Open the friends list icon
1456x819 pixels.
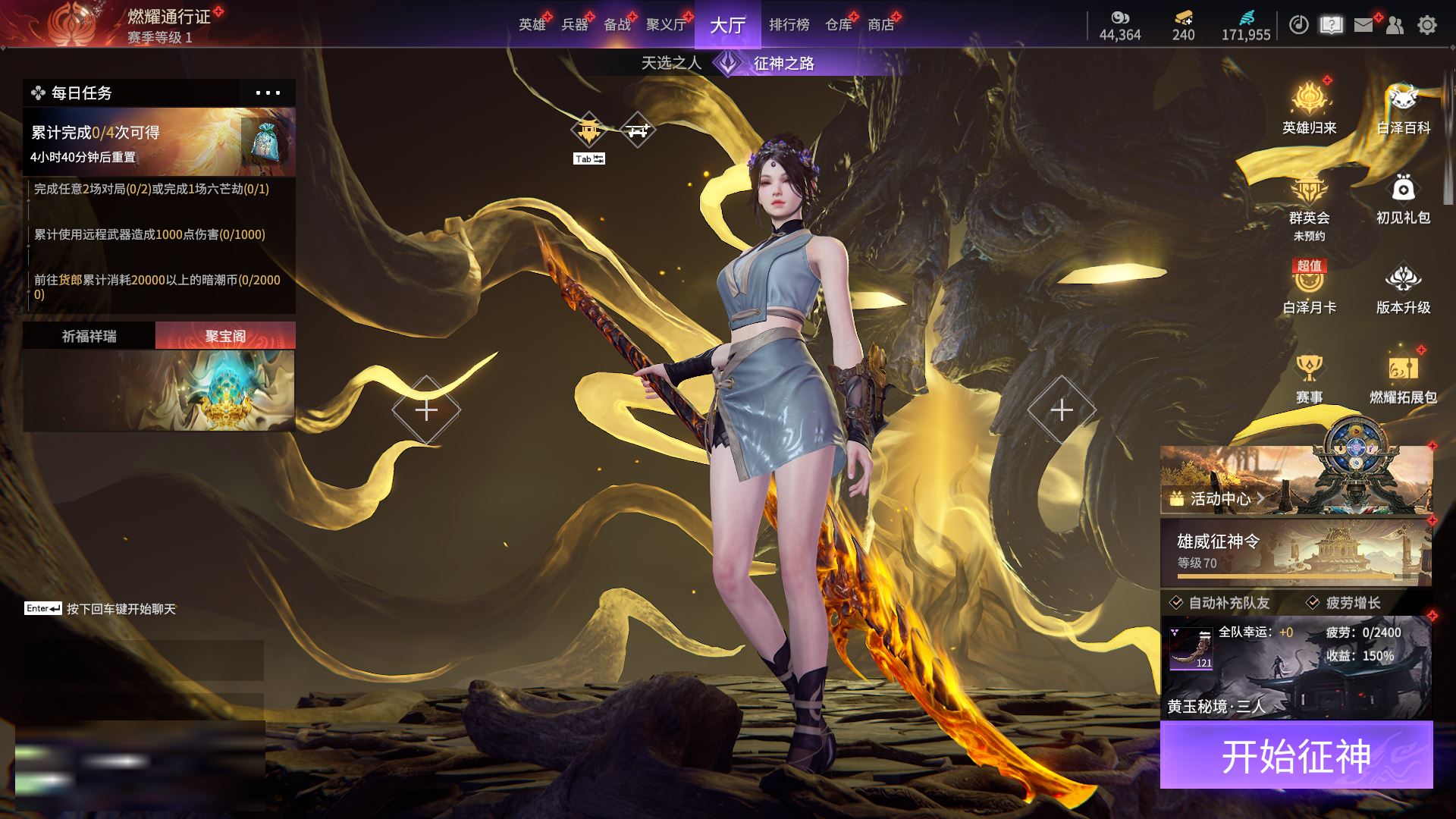1395,25
